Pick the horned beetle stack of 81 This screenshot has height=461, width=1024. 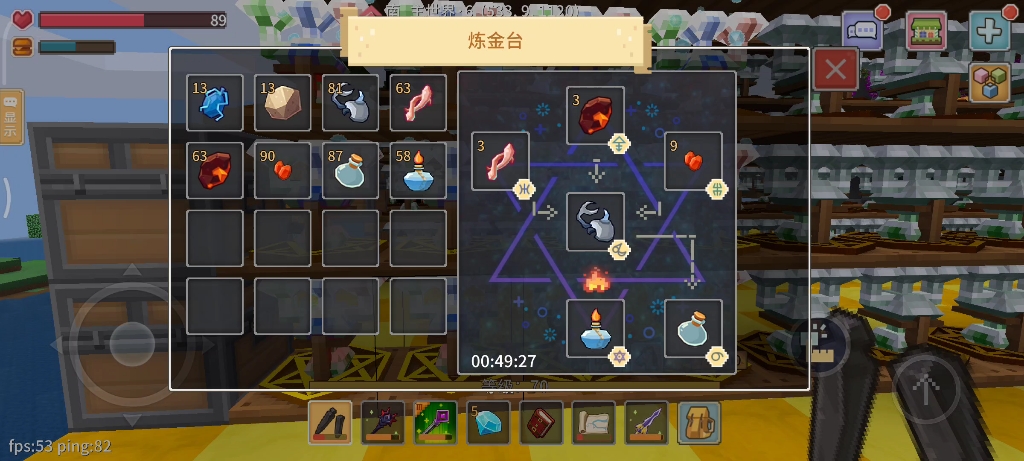tap(351, 103)
